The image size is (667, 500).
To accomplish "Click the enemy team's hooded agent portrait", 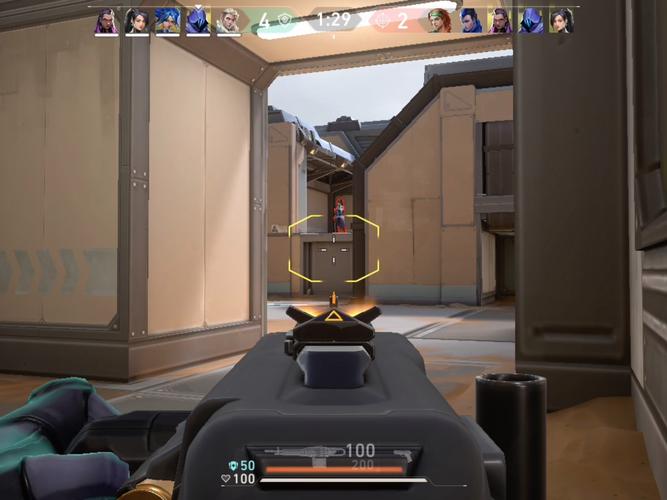I will 529,21.
